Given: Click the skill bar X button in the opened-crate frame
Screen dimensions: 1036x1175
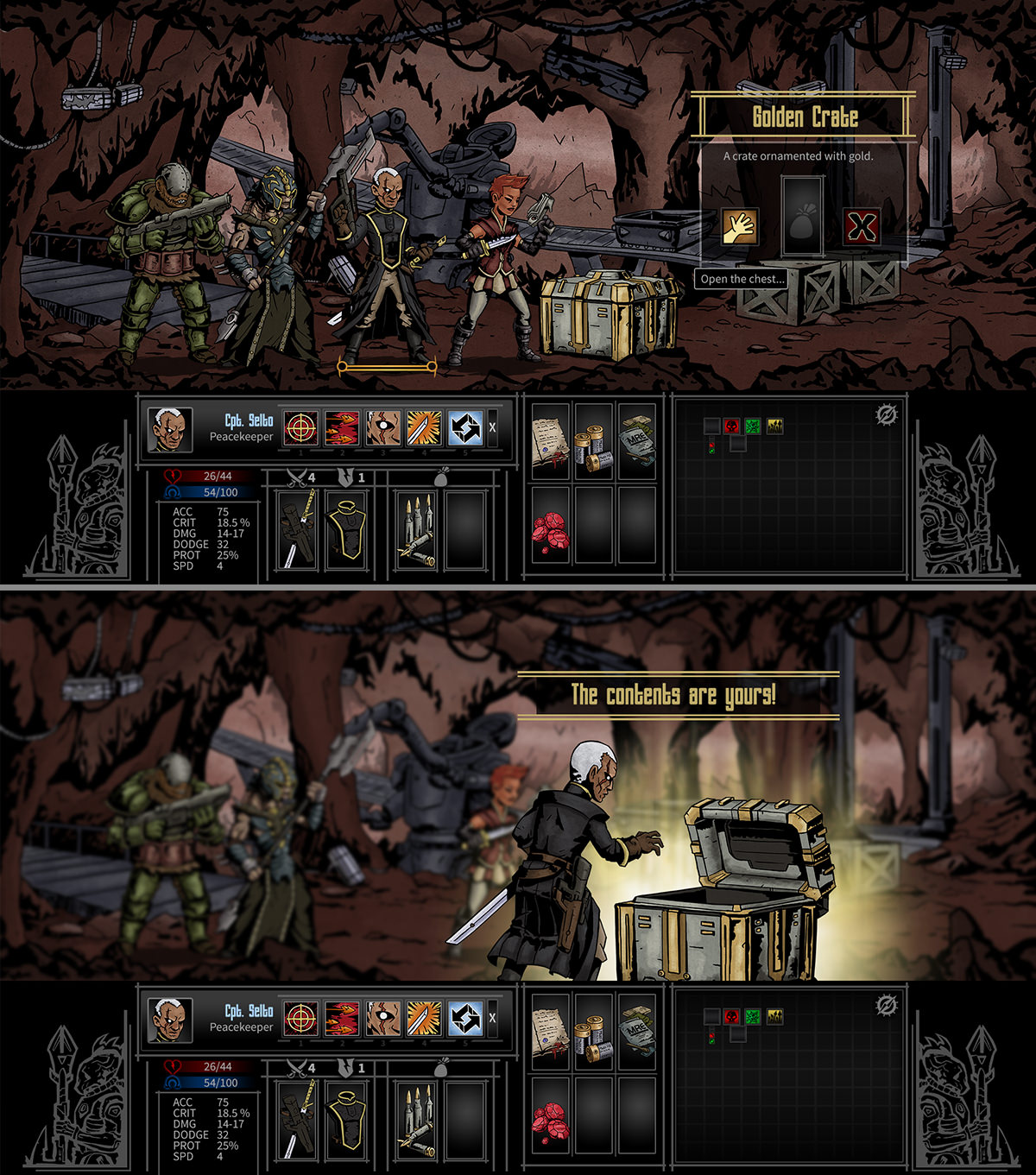Looking at the screenshot, I should [492, 1019].
